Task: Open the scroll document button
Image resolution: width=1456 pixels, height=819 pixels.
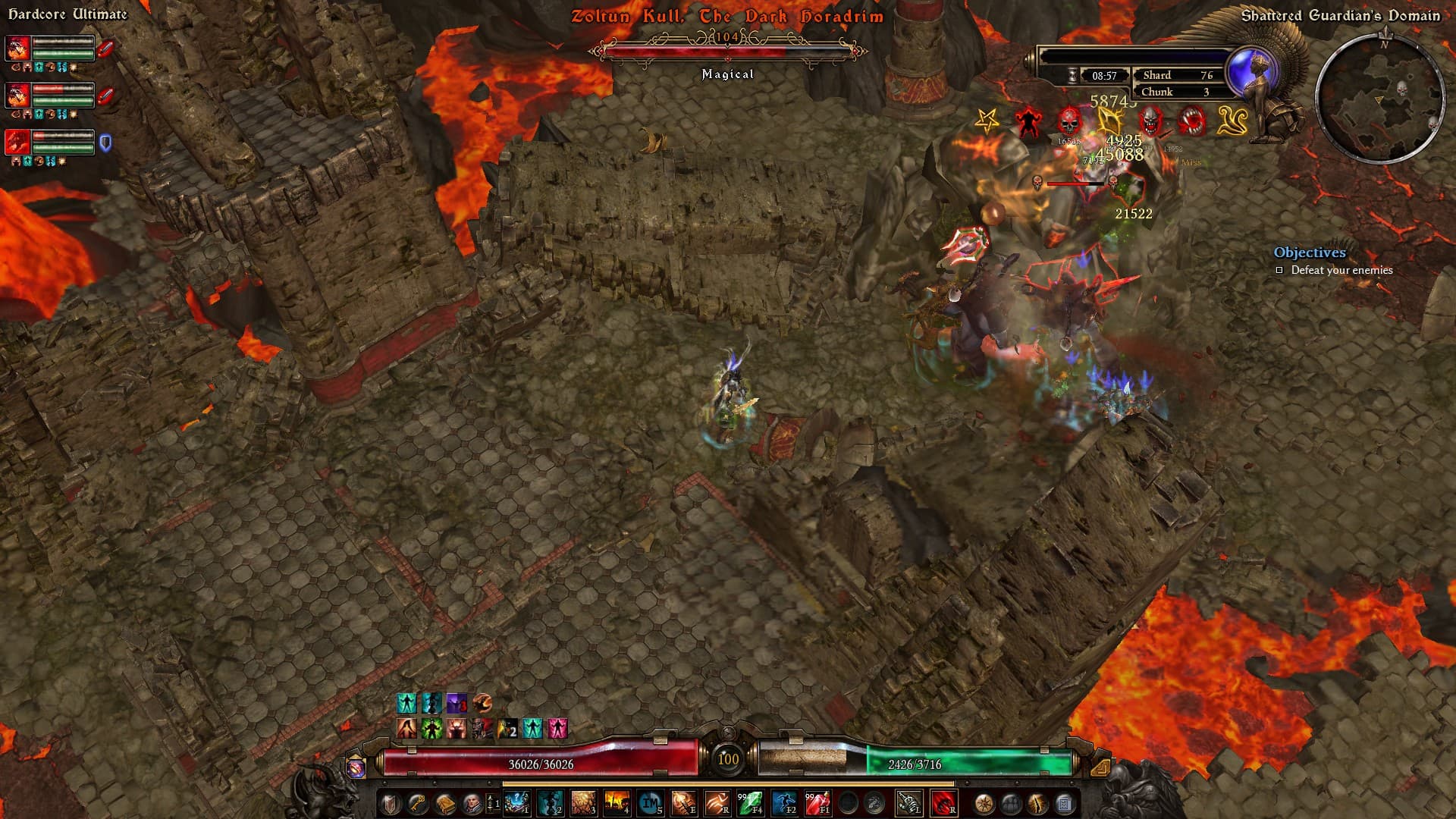Action: (x=1064, y=803)
